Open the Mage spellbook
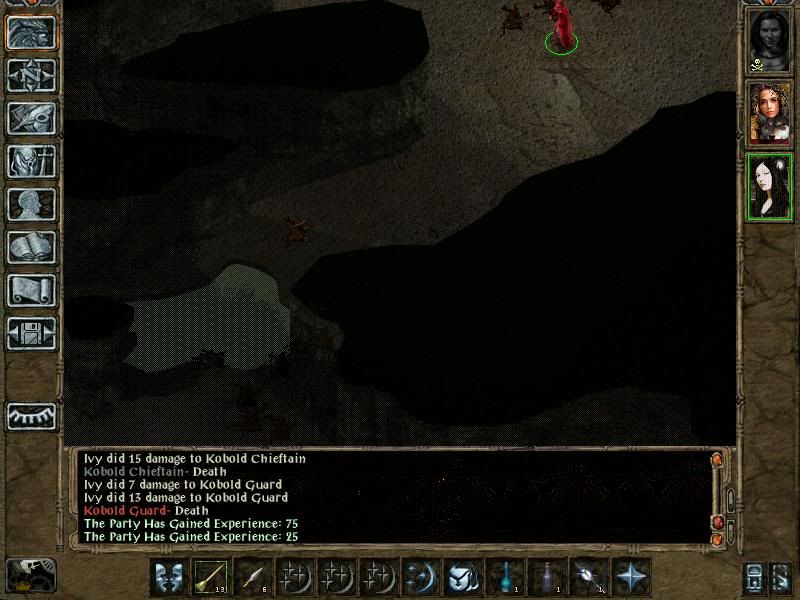This screenshot has width=800, height=600. [31, 247]
